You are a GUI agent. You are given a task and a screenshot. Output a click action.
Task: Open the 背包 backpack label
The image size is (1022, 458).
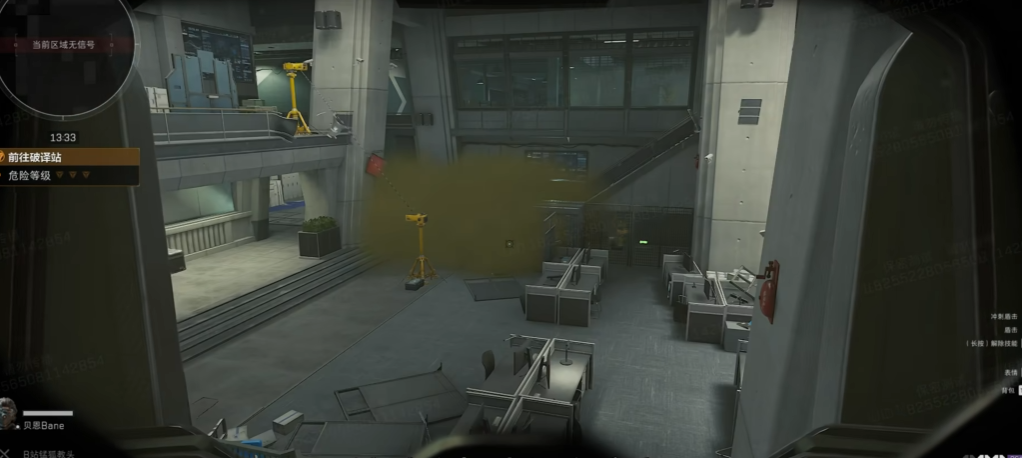(x=1010, y=390)
